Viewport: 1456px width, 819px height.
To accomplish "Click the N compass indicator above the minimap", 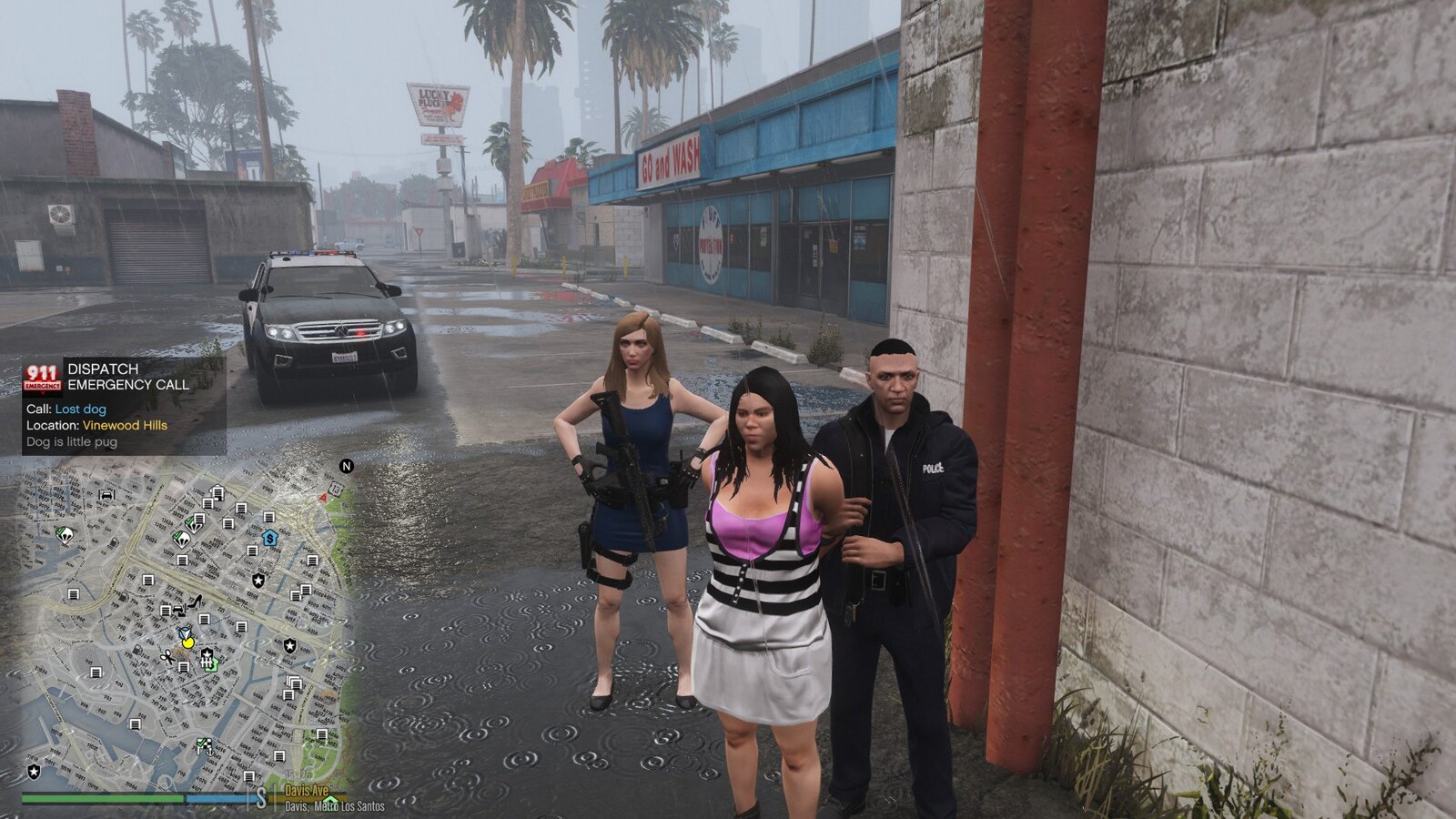I will tap(346, 467).
